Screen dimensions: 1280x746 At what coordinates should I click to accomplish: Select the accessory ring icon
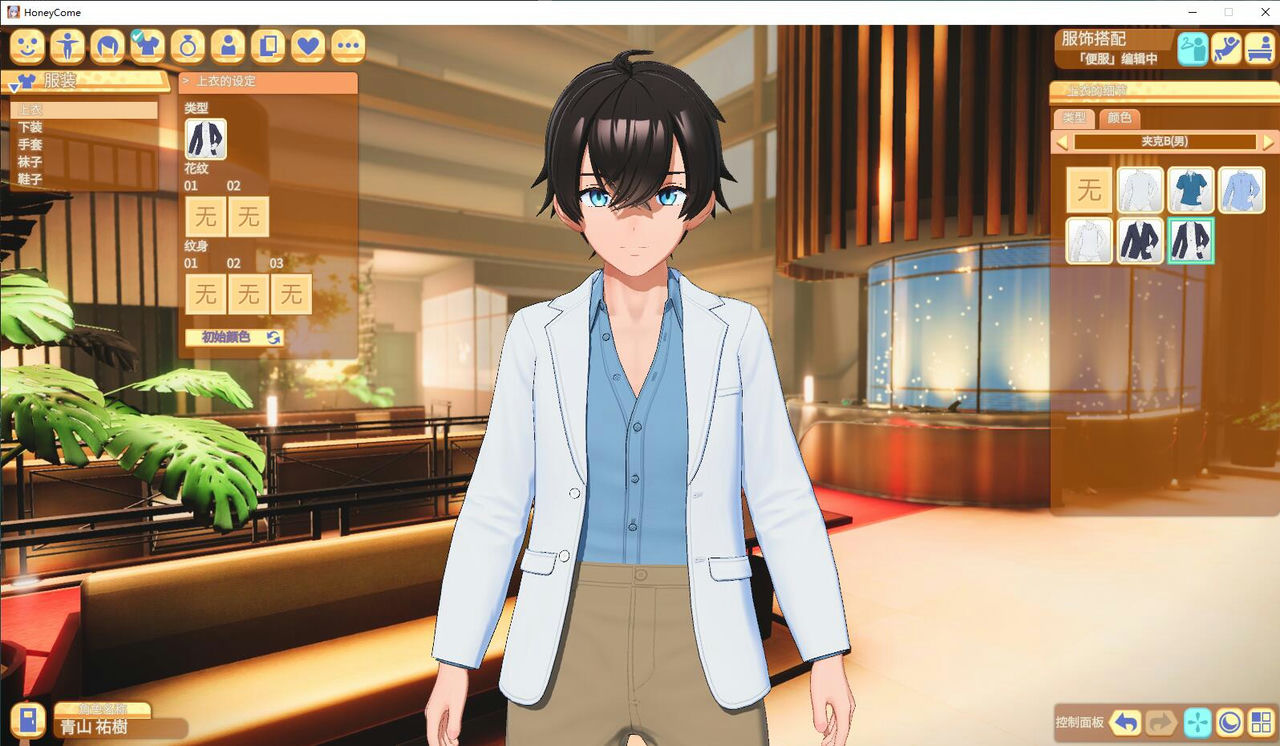pos(186,46)
